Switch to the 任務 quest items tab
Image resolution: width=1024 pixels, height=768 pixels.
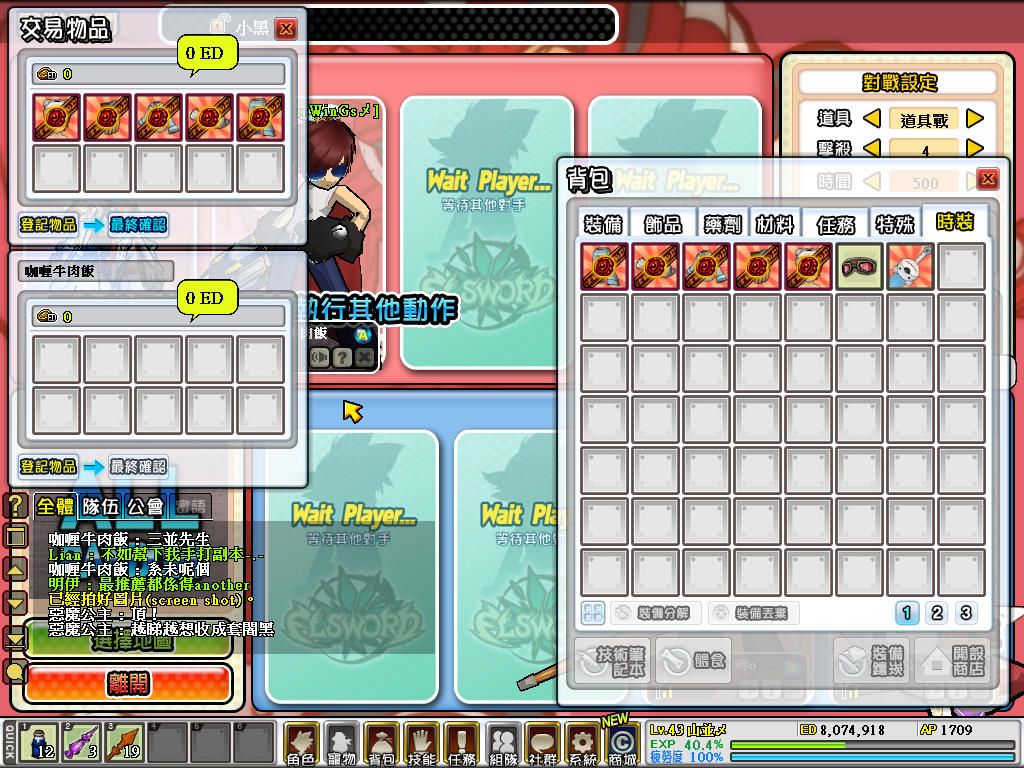pos(835,224)
